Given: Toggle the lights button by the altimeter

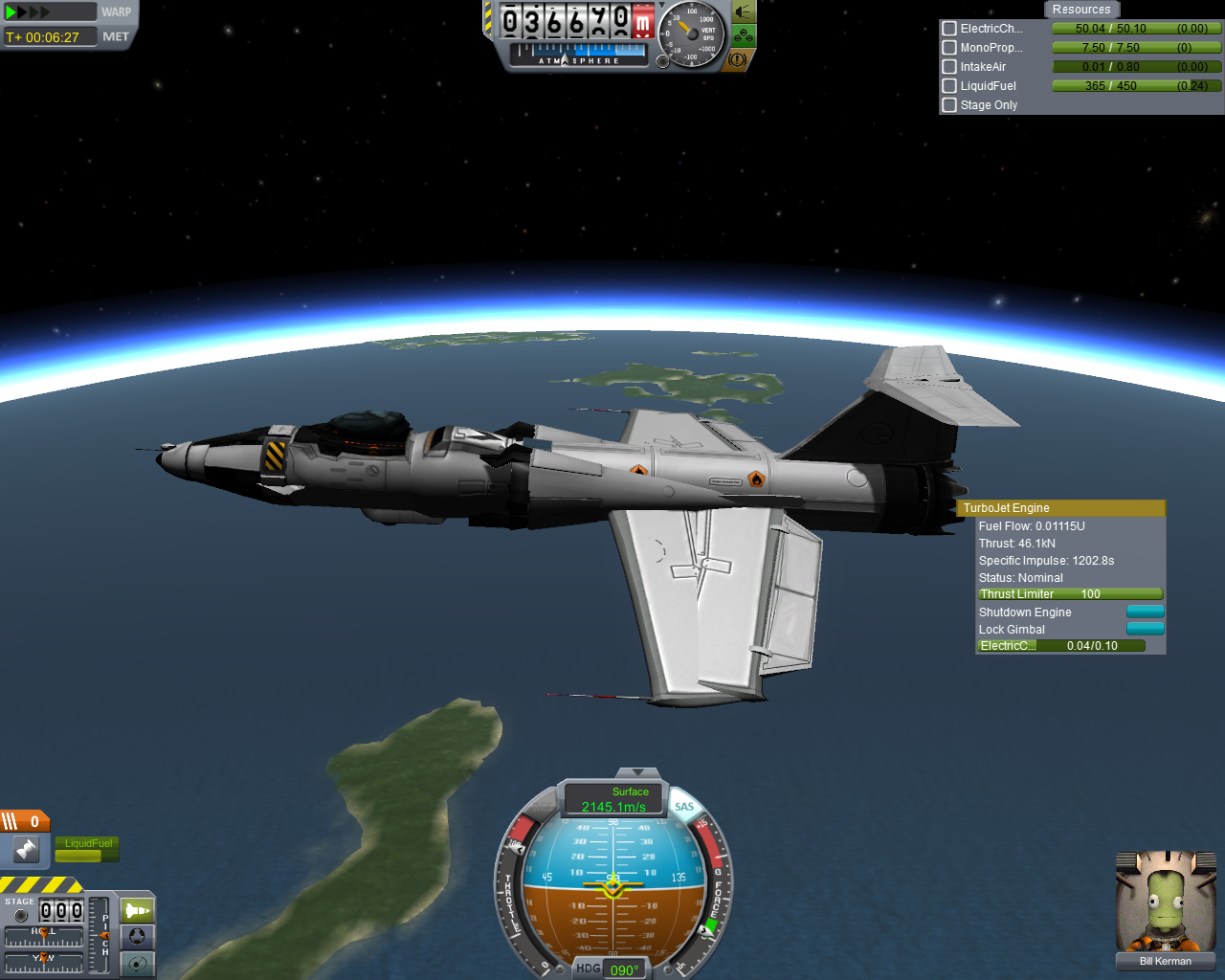Looking at the screenshot, I should (744, 12).
